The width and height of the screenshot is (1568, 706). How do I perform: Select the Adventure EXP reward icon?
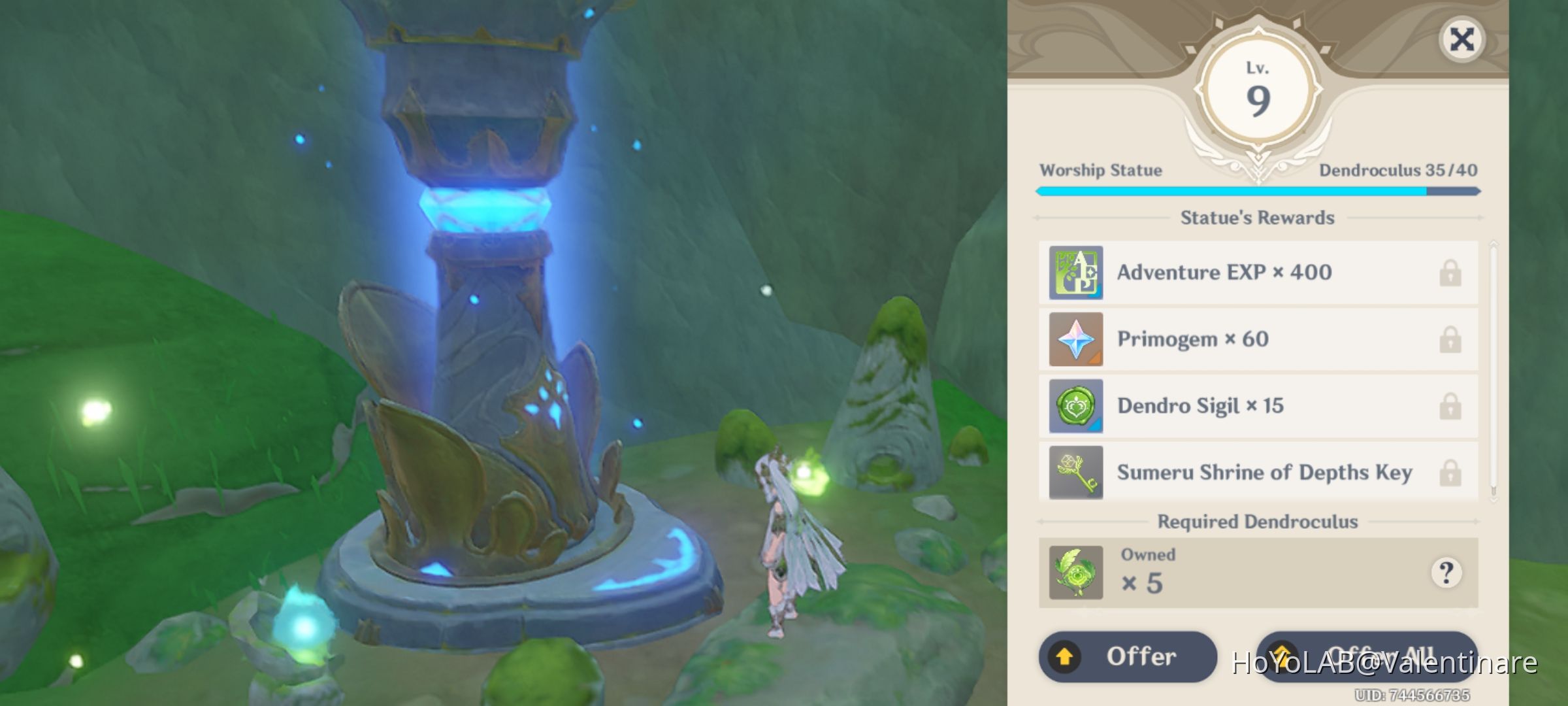[x=1075, y=273]
